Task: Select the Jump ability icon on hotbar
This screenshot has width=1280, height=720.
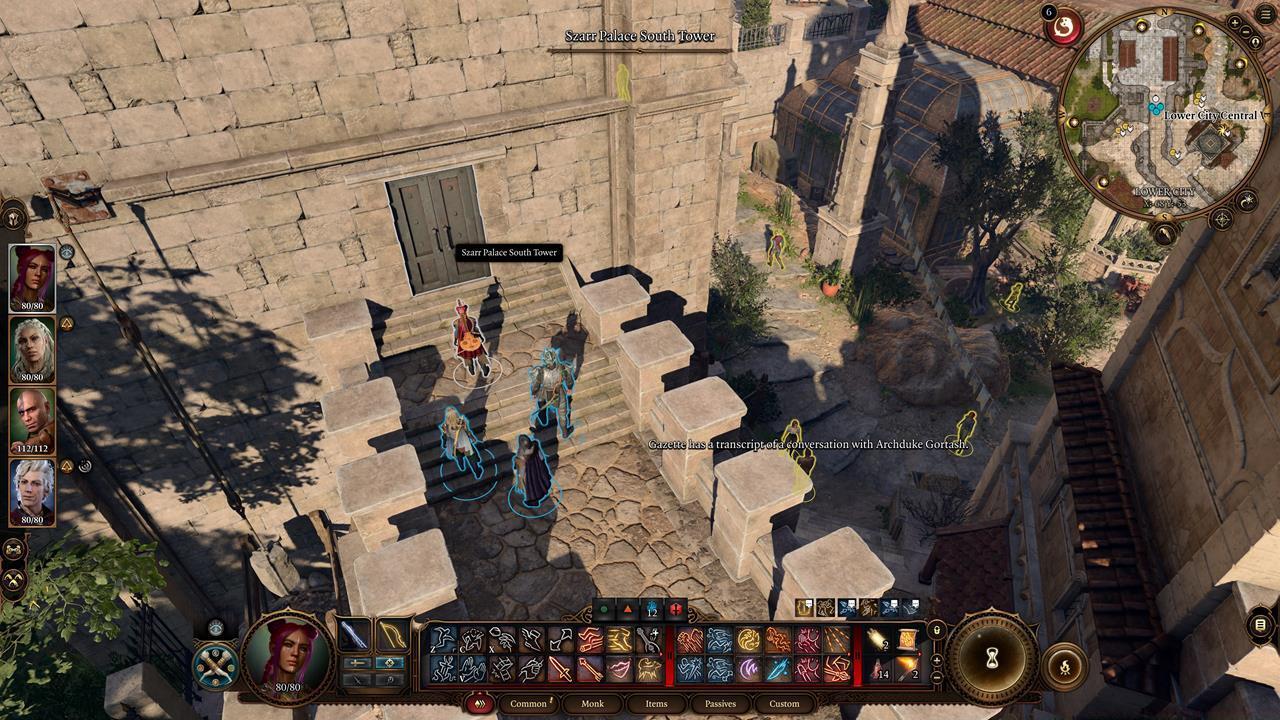Action: point(444,670)
